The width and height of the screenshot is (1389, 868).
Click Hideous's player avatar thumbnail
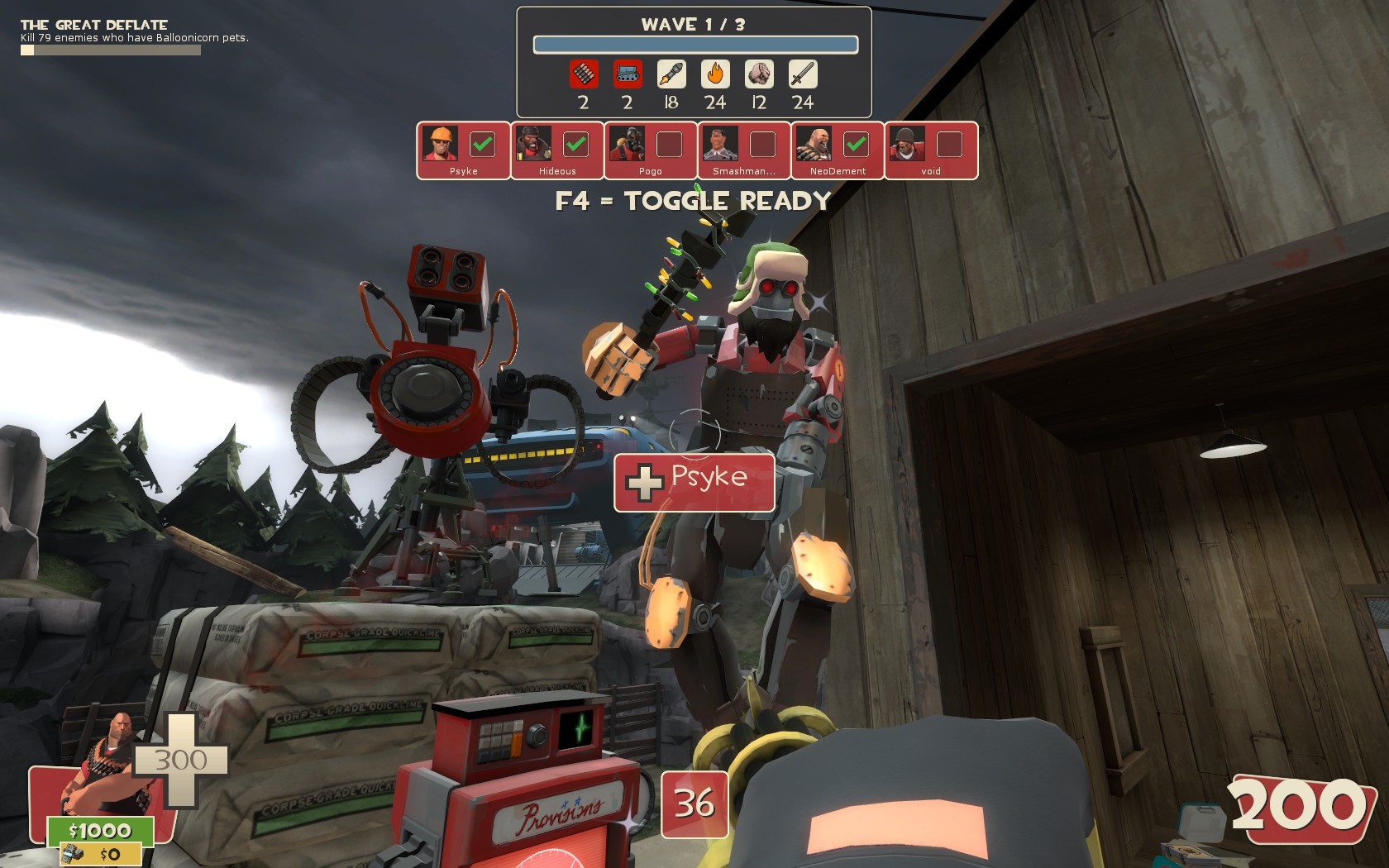pyautogui.click(x=533, y=143)
